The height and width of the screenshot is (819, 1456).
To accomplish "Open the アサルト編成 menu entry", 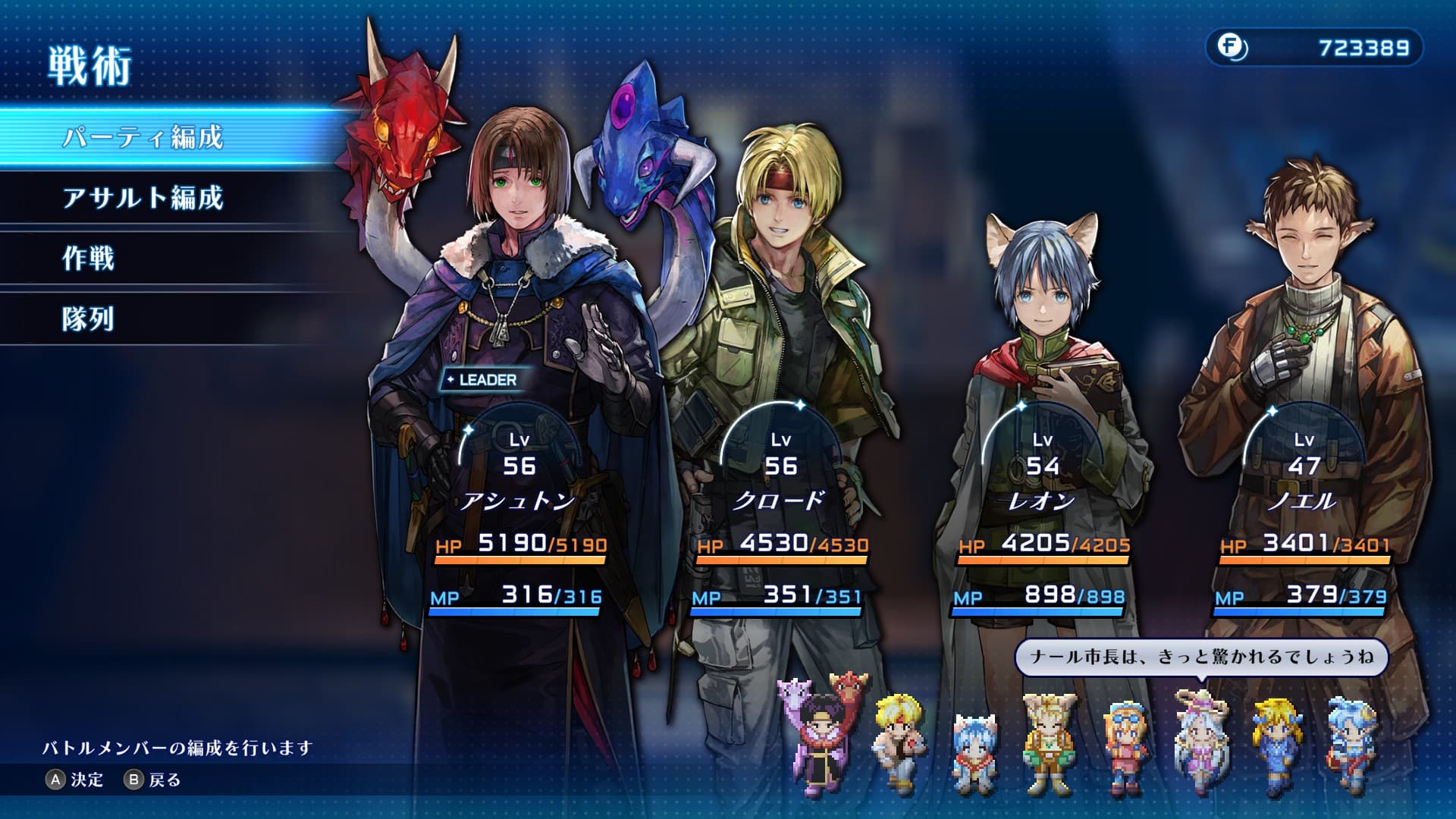I will point(143,198).
